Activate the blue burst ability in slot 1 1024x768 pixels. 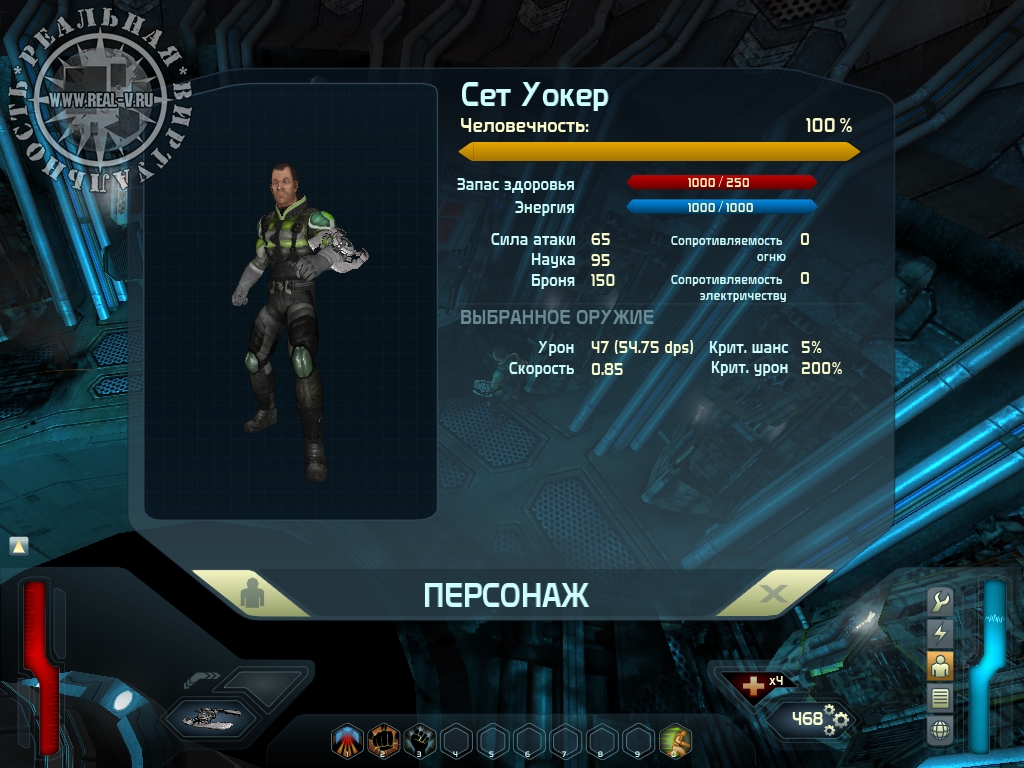coord(346,742)
